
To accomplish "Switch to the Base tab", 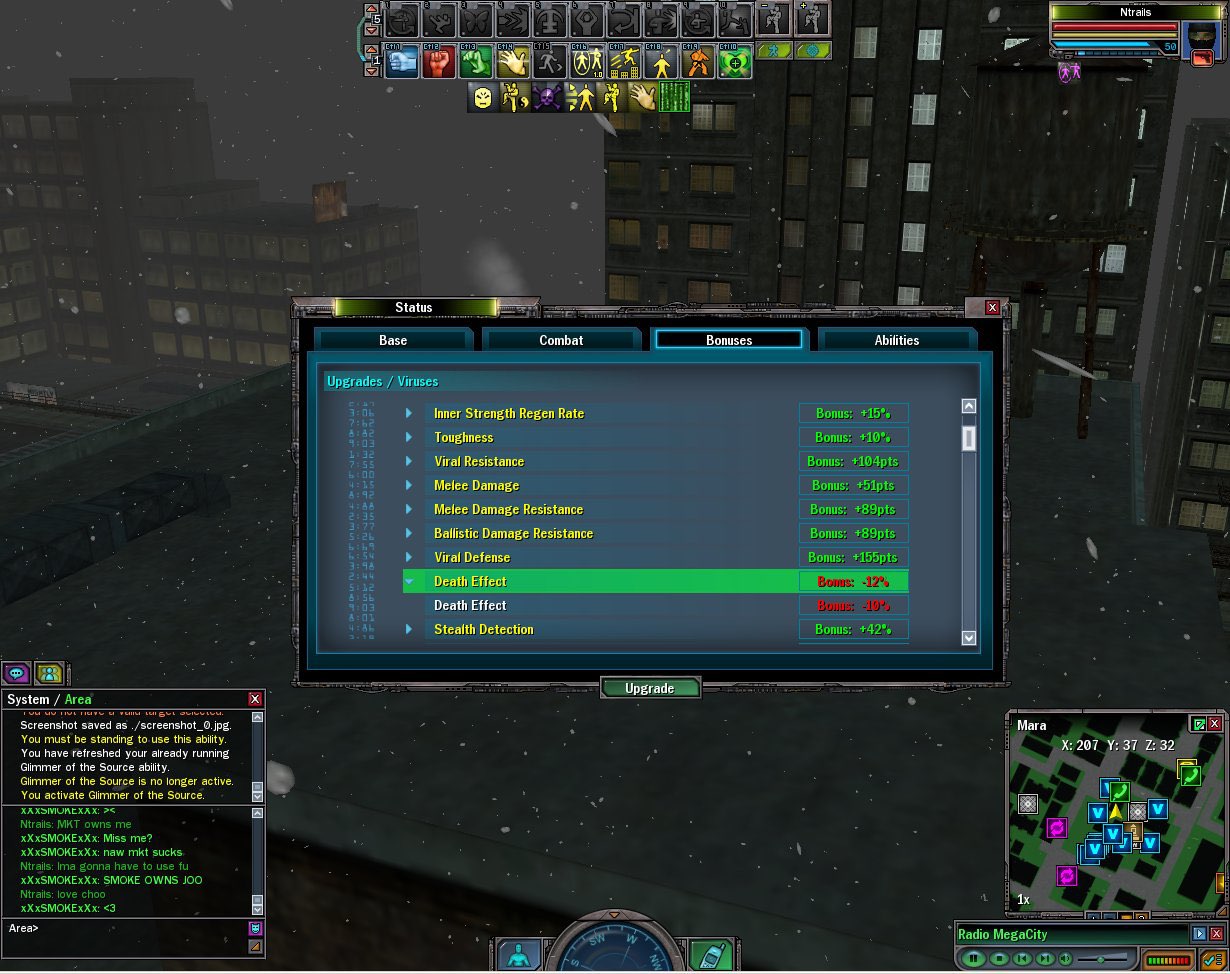I will [x=393, y=340].
